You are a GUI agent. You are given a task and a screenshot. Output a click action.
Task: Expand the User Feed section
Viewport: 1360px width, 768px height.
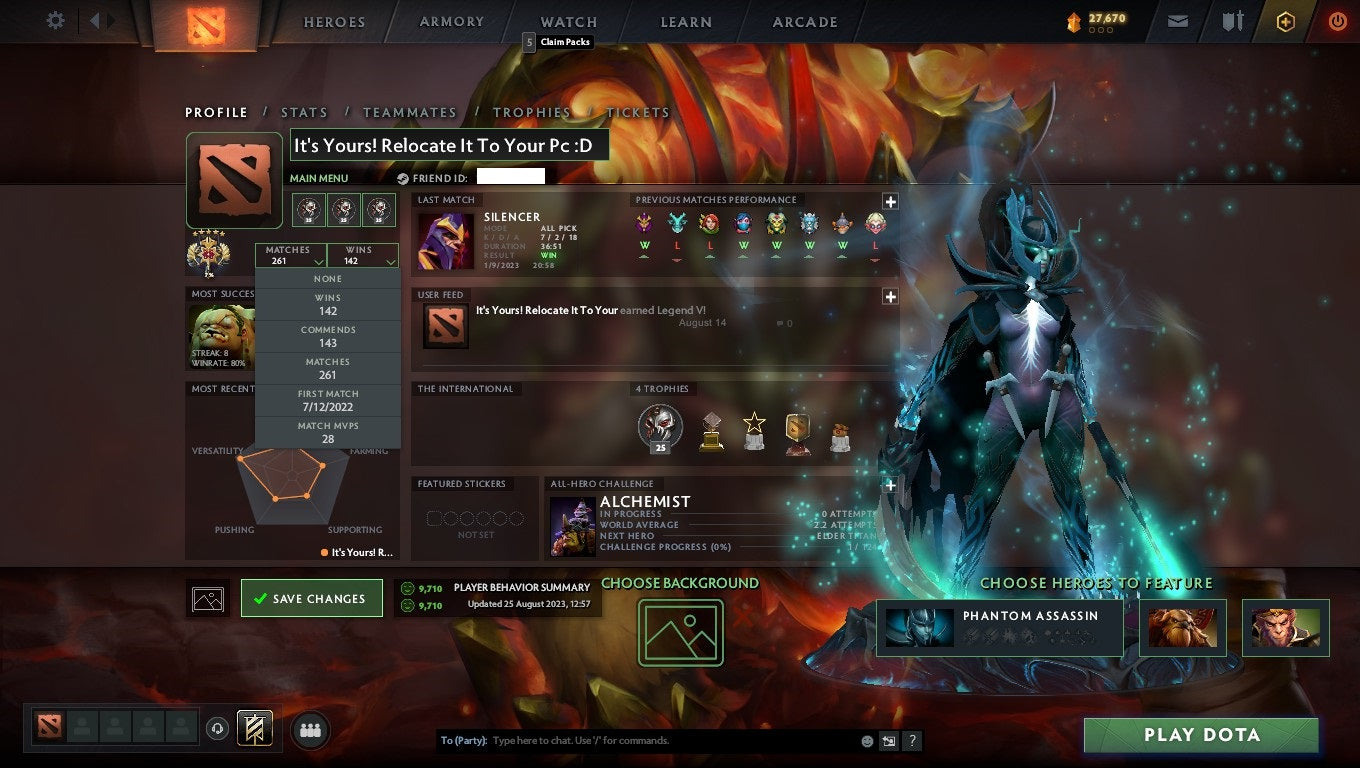889,296
